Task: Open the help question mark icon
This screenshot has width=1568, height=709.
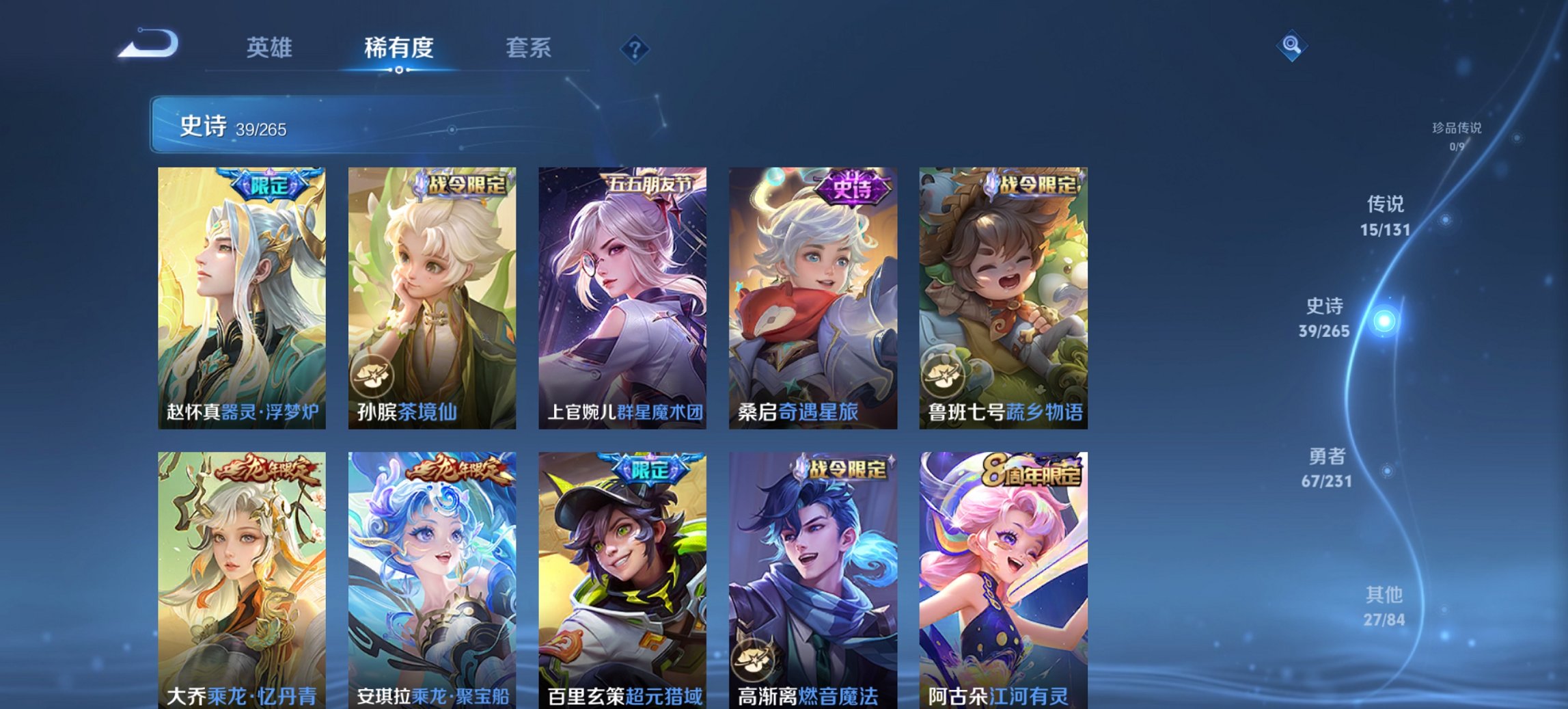Action: click(x=635, y=49)
